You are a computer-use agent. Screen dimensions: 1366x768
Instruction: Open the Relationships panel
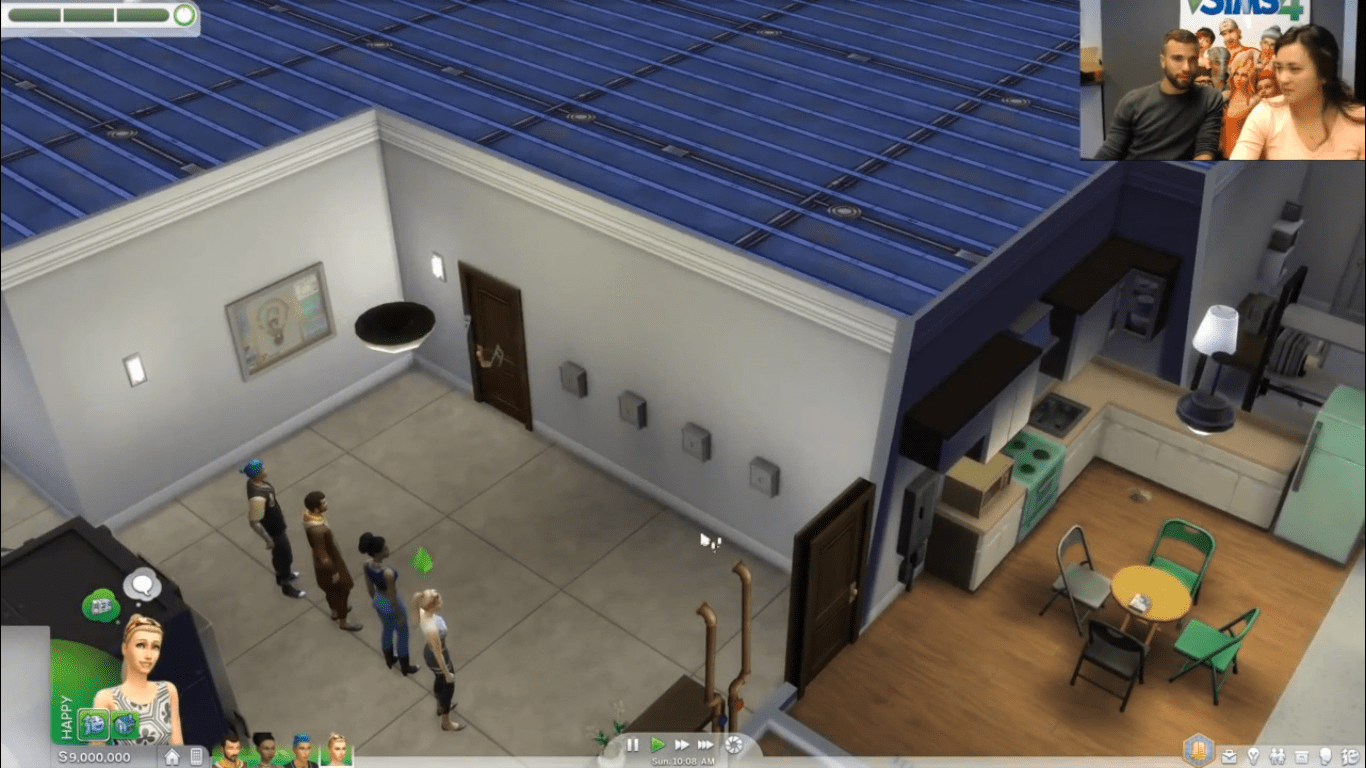pos(1277,755)
